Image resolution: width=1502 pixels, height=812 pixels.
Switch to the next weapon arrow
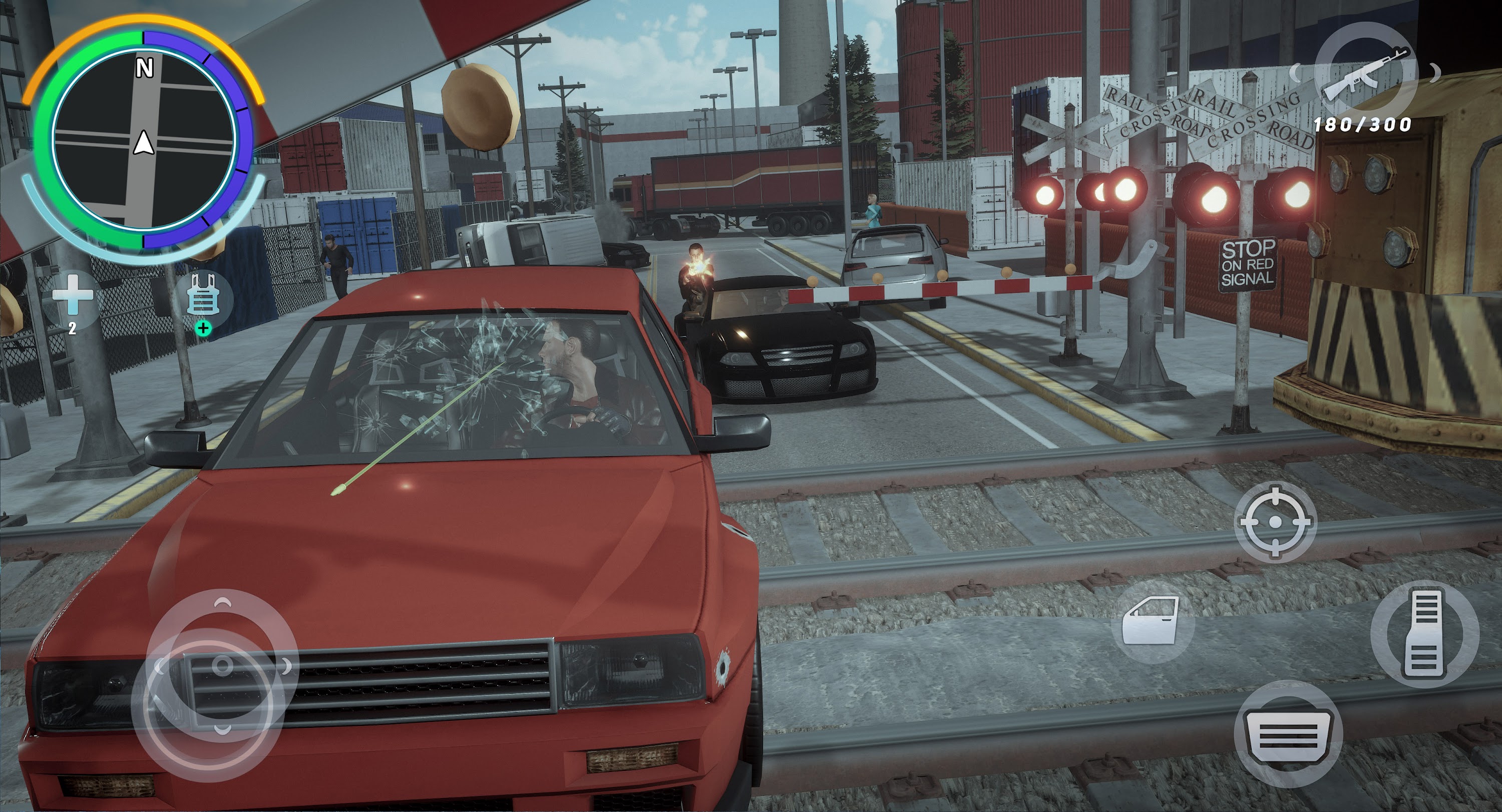click(1435, 72)
